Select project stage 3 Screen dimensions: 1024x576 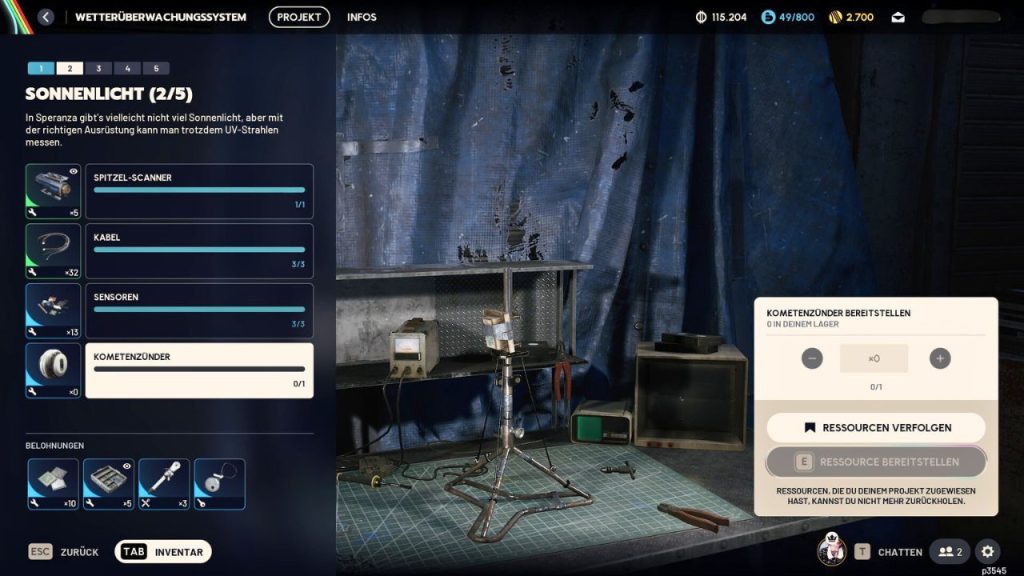tap(98, 68)
